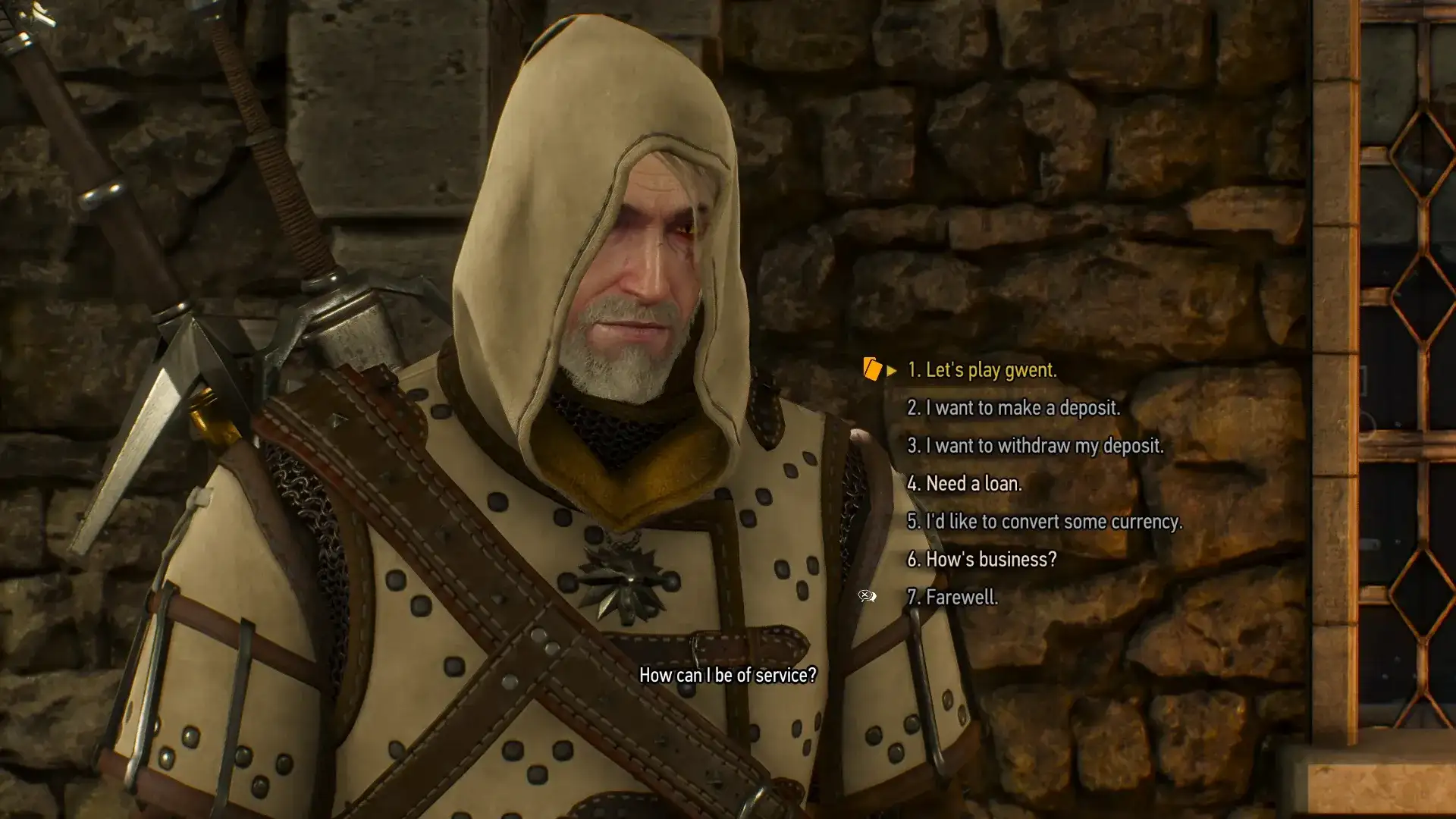Ask "How's business?"
Image resolution: width=1456 pixels, height=819 pixels.
point(981,560)
